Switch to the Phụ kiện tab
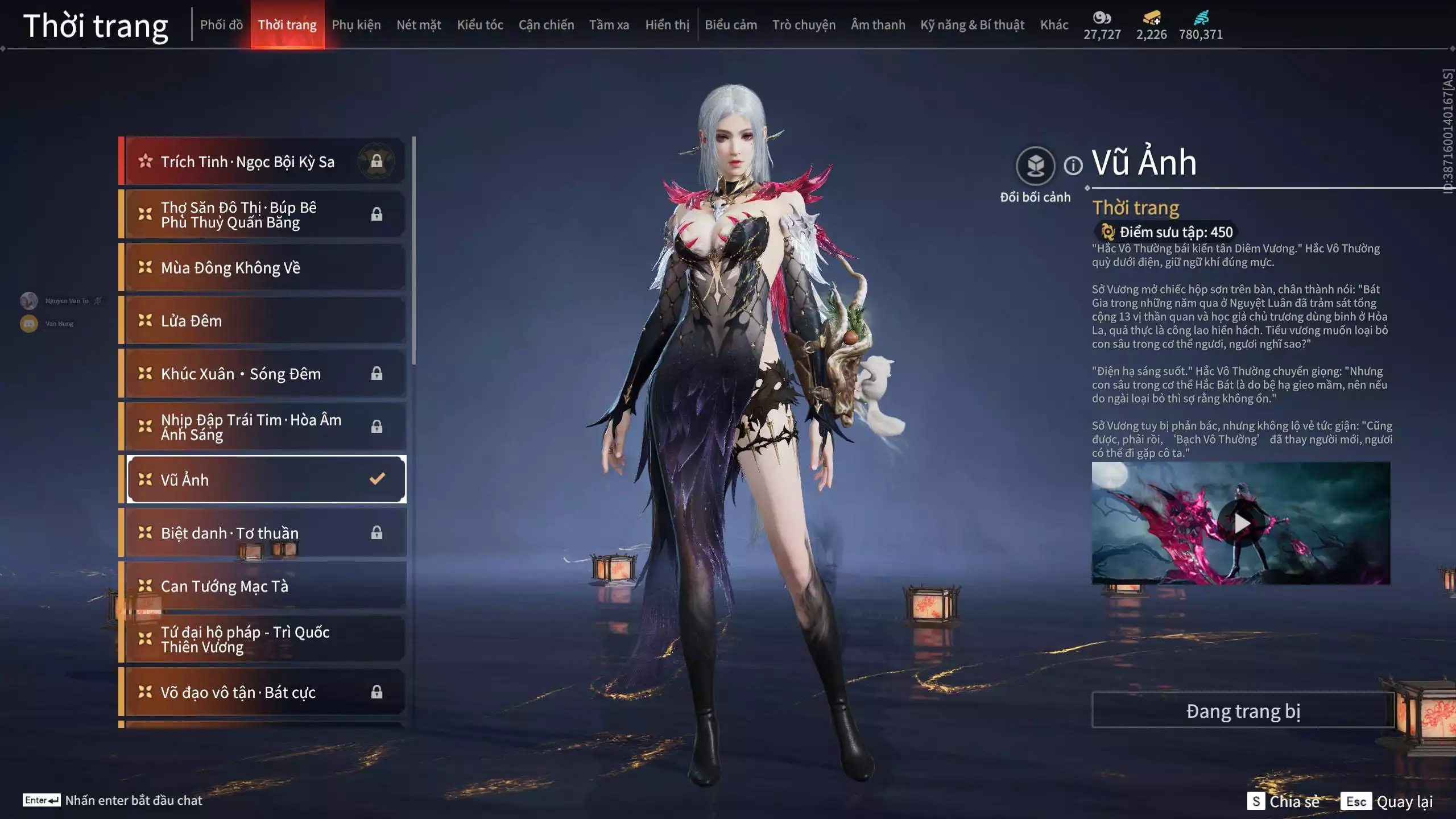Image resolution: width=1456 pixels, height=819 pixels. (x=357, y=24)
